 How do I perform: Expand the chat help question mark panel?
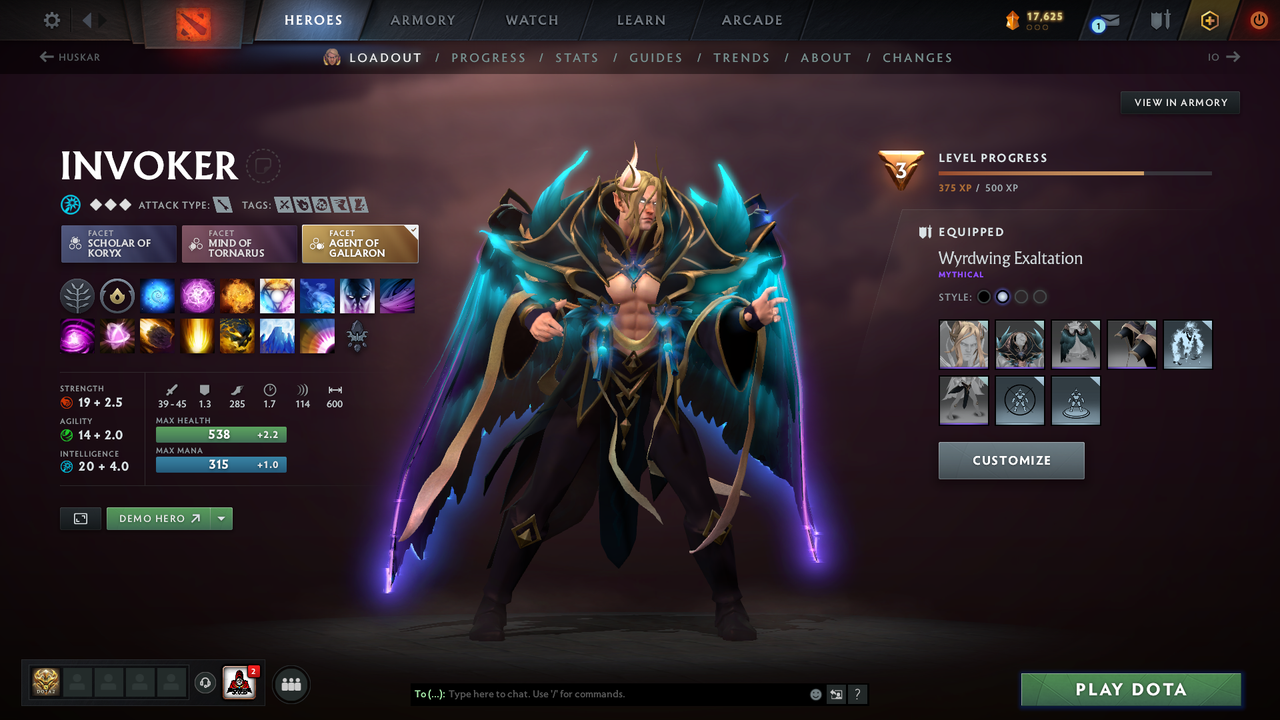pos(857,693)
